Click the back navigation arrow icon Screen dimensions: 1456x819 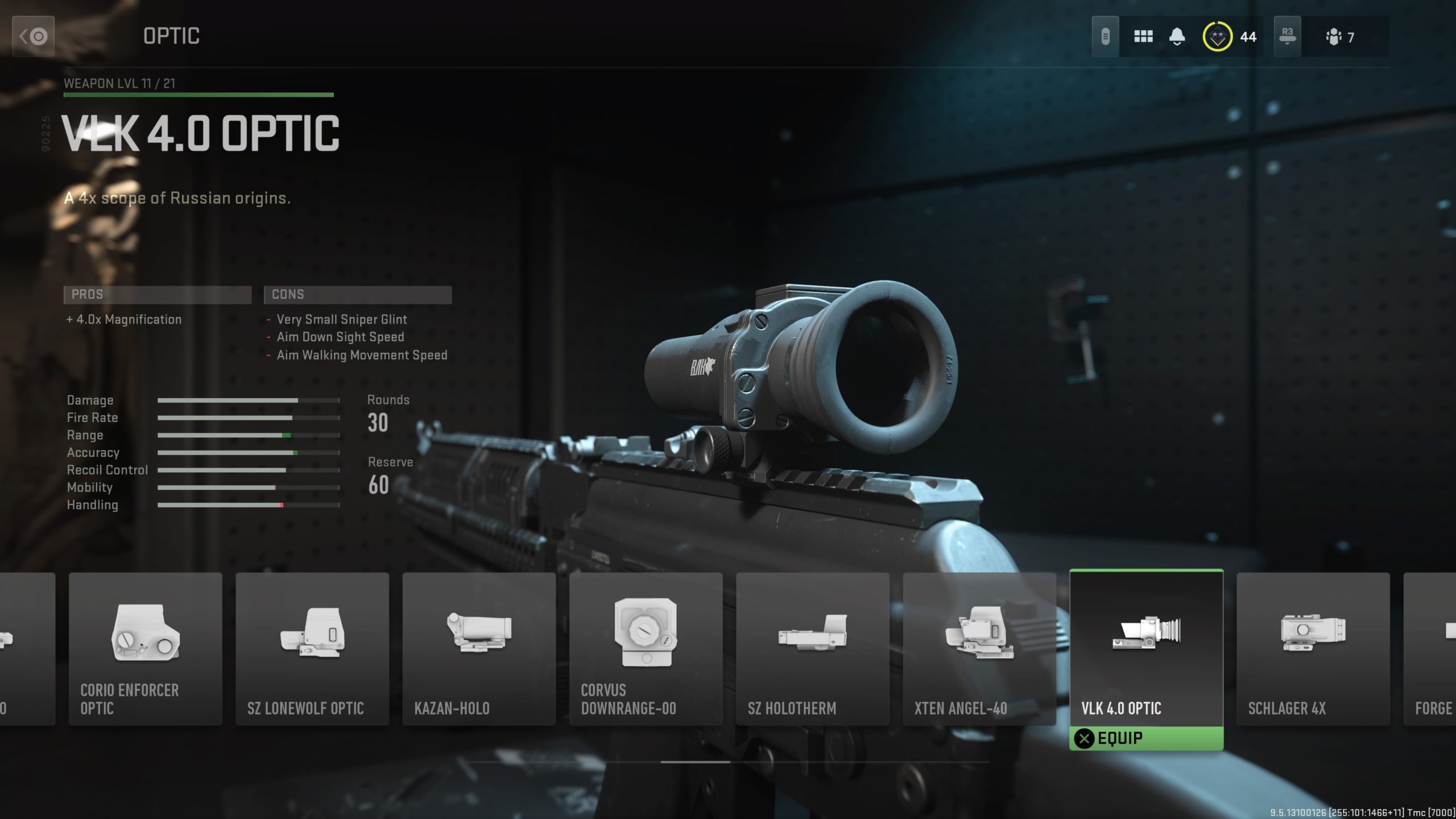coord(32,36)
